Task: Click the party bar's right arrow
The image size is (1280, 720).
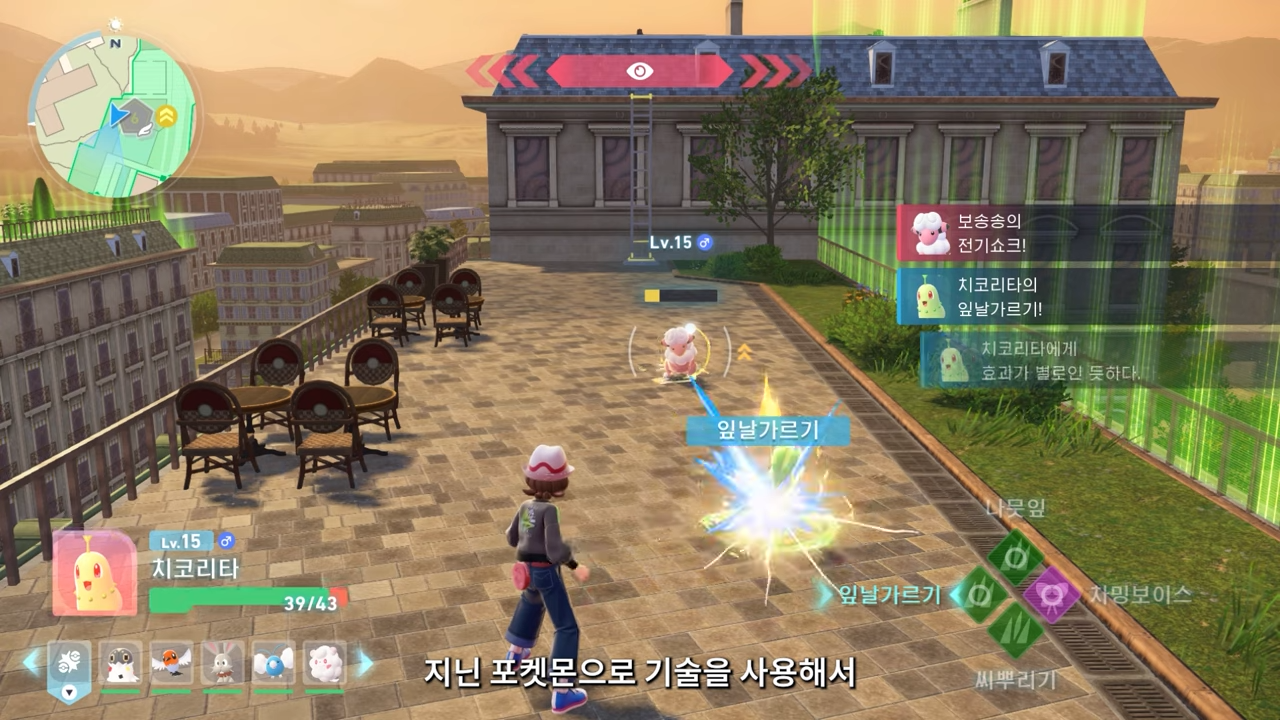Action: 364,662
